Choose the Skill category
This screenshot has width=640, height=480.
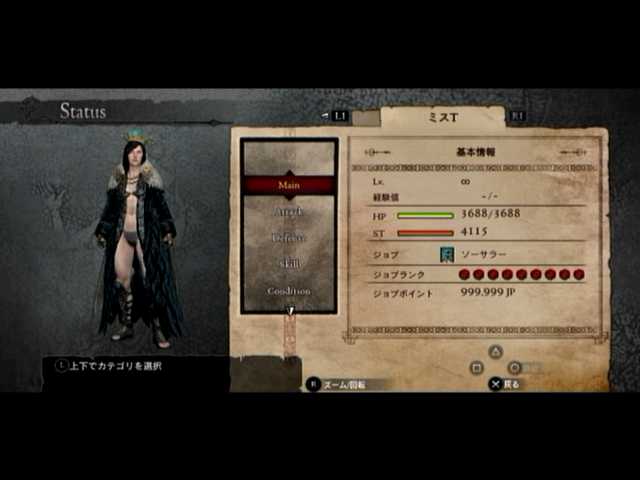click(x=289, y=264)
